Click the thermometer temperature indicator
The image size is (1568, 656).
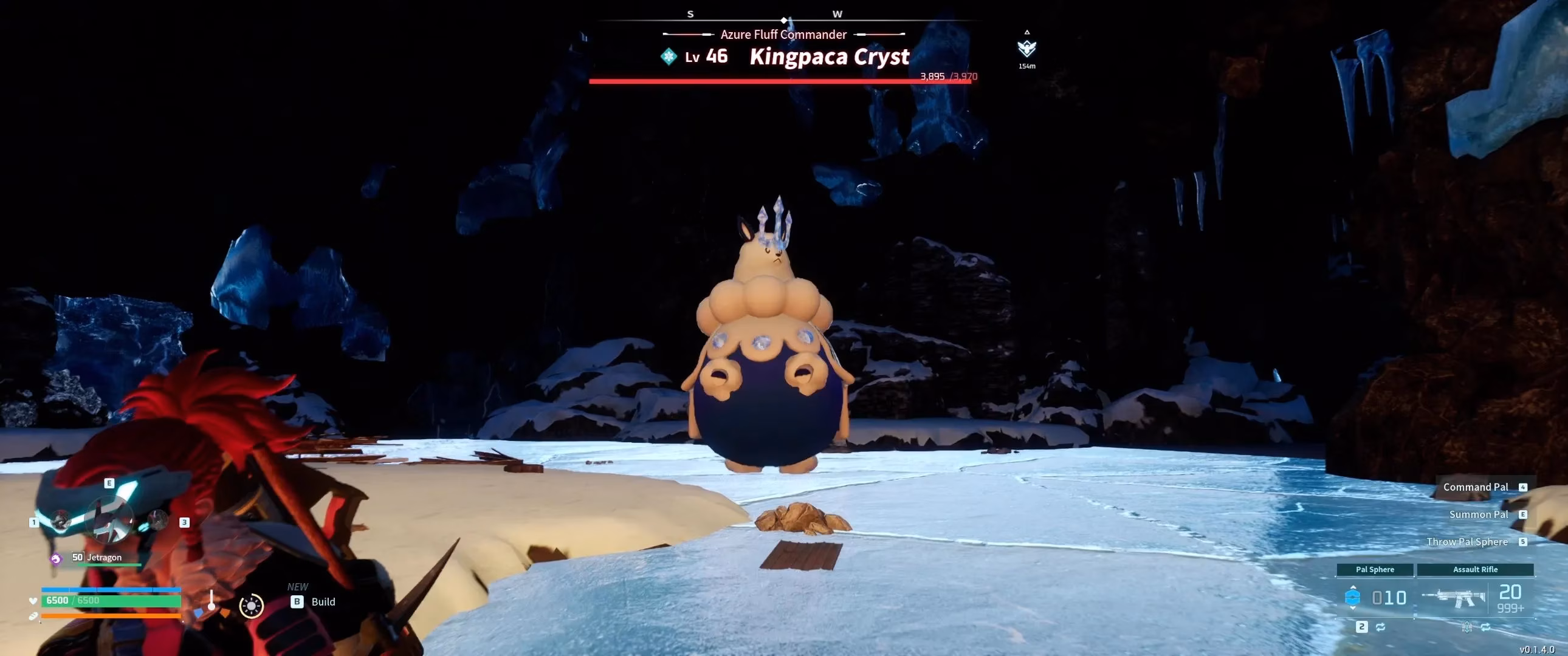point(212,601)
